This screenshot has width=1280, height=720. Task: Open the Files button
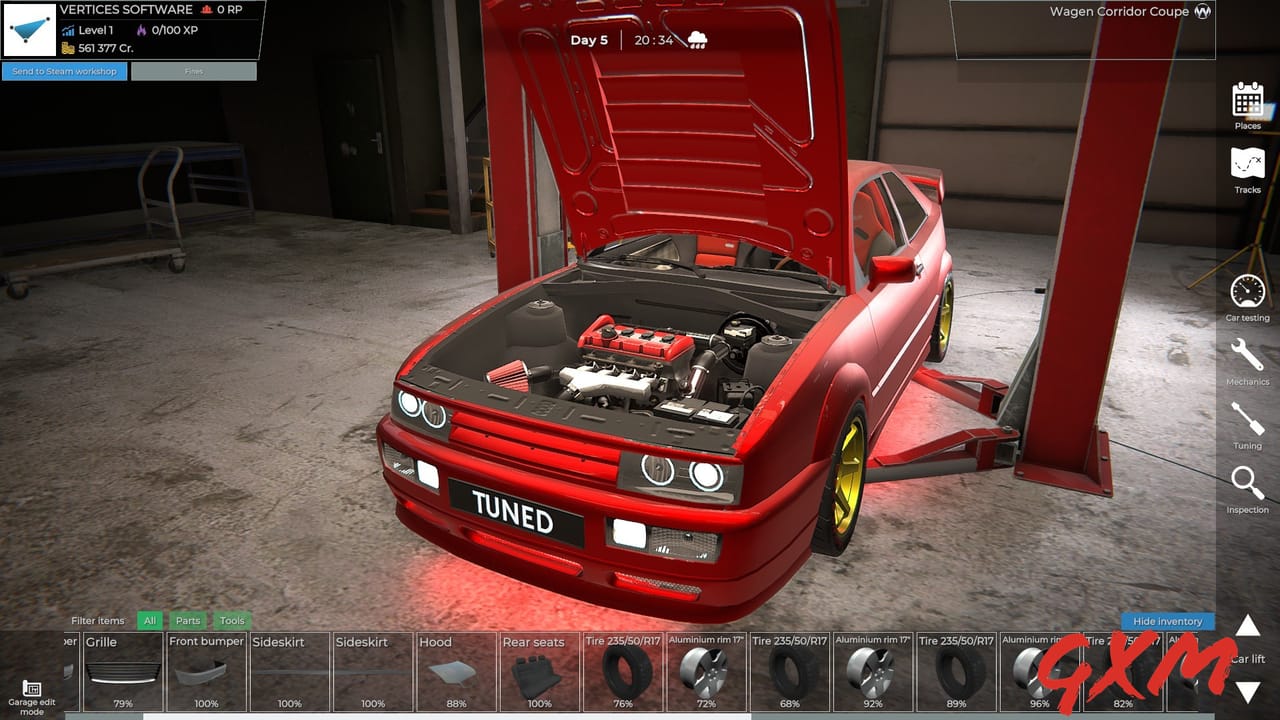[x=193, y=71]
